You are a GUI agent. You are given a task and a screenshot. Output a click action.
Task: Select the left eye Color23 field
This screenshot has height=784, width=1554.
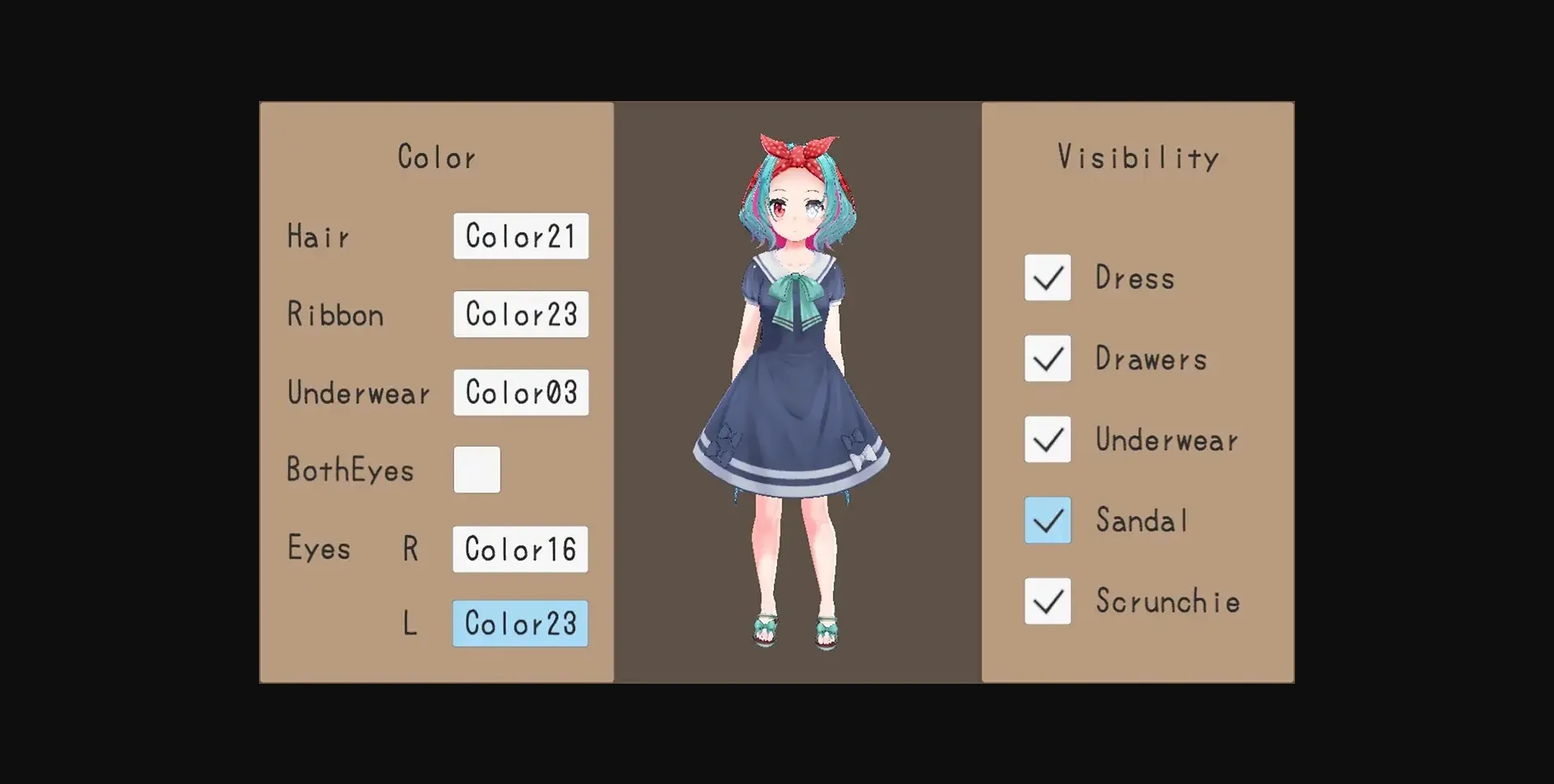point(519,624)
